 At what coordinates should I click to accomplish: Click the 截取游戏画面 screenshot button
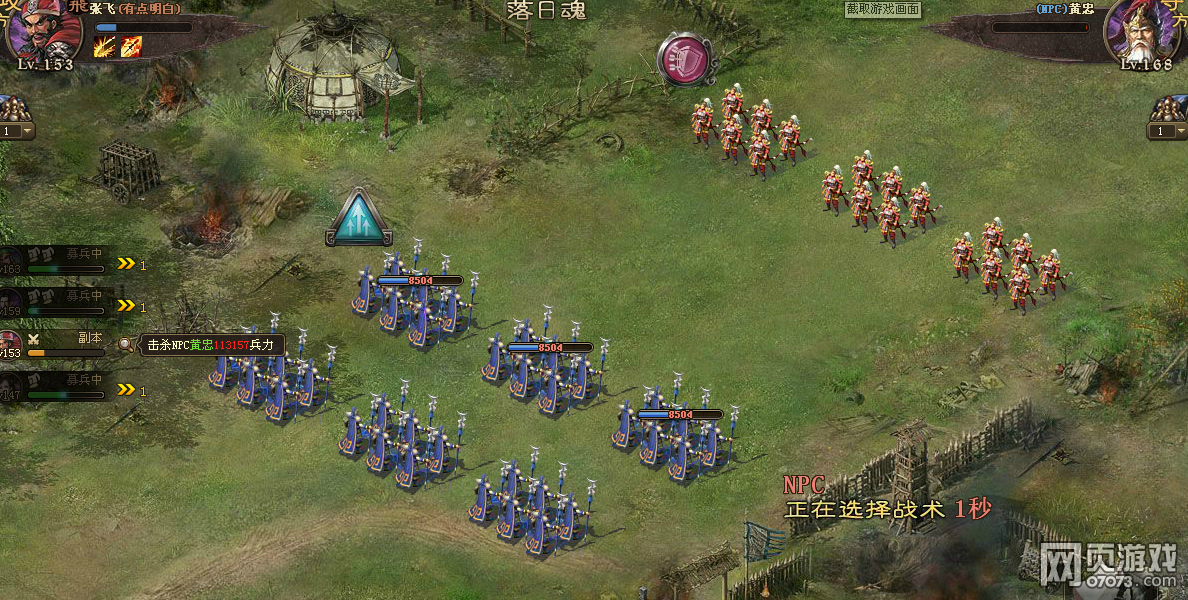[882, 9]
